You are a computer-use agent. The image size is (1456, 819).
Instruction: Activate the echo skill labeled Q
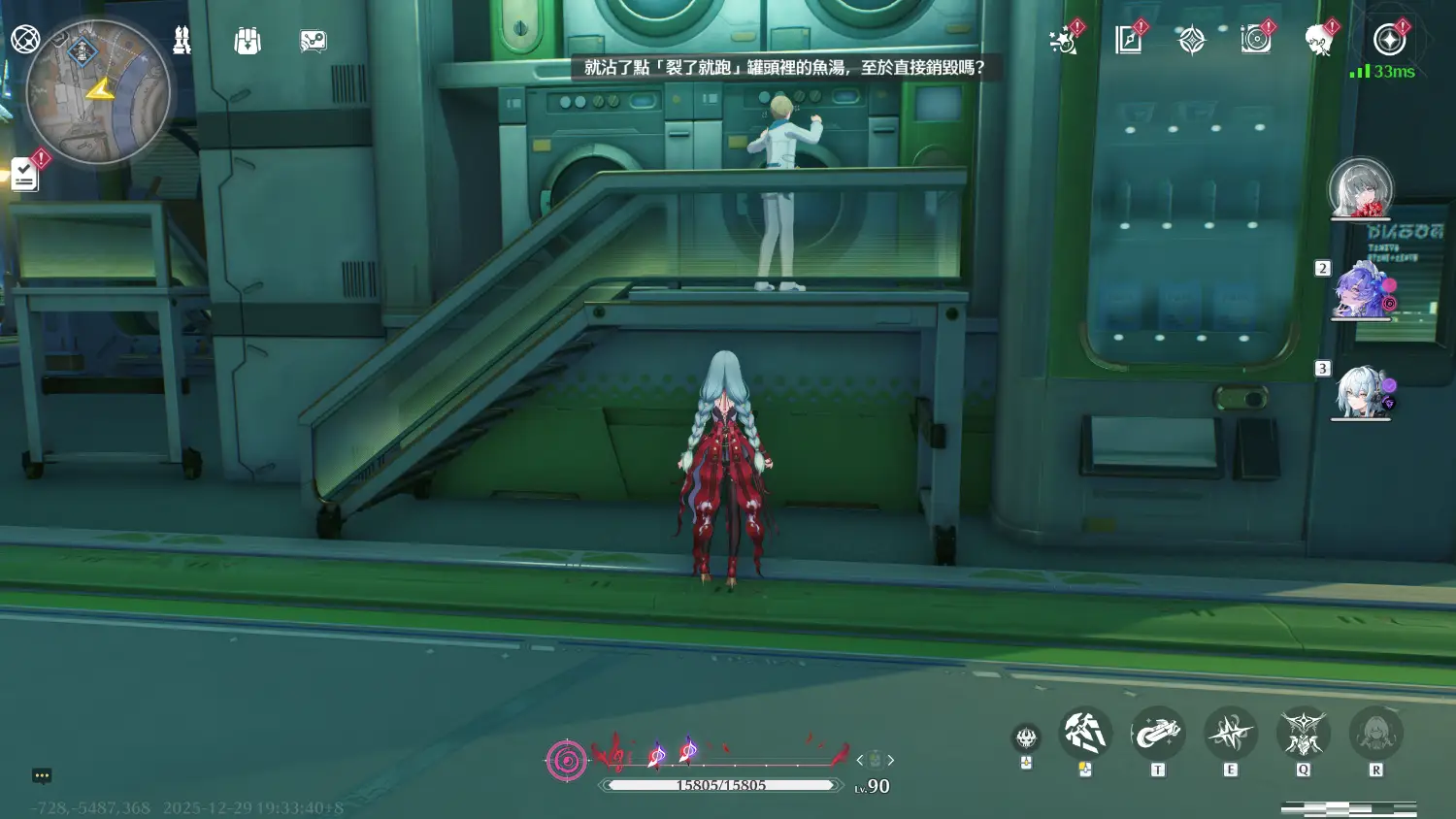(x=1303, y=734)
